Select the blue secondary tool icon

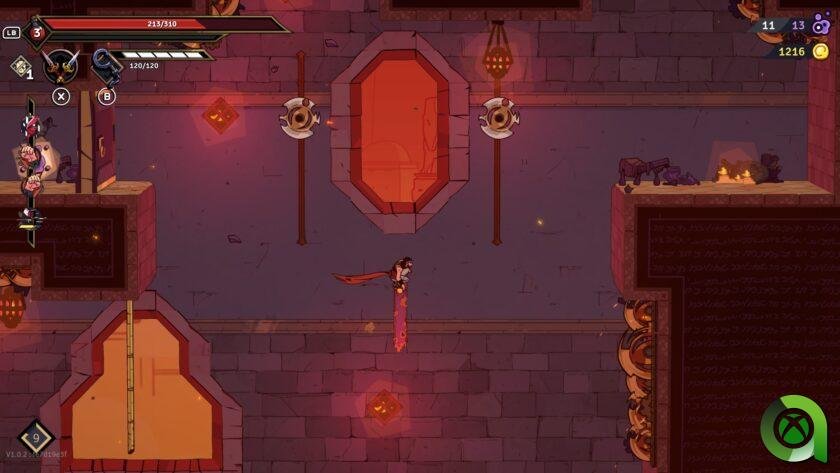click(105, 65)
